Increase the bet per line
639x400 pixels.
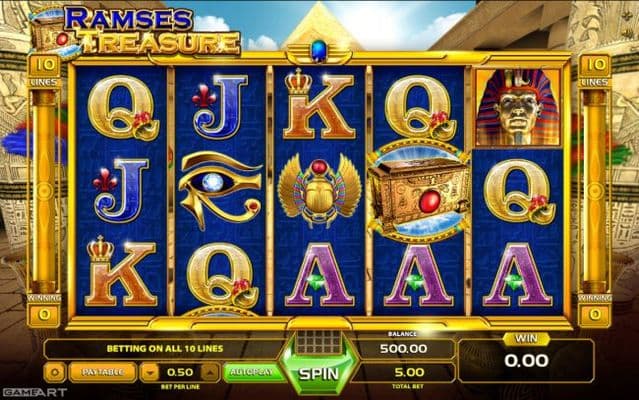[210, 372]
